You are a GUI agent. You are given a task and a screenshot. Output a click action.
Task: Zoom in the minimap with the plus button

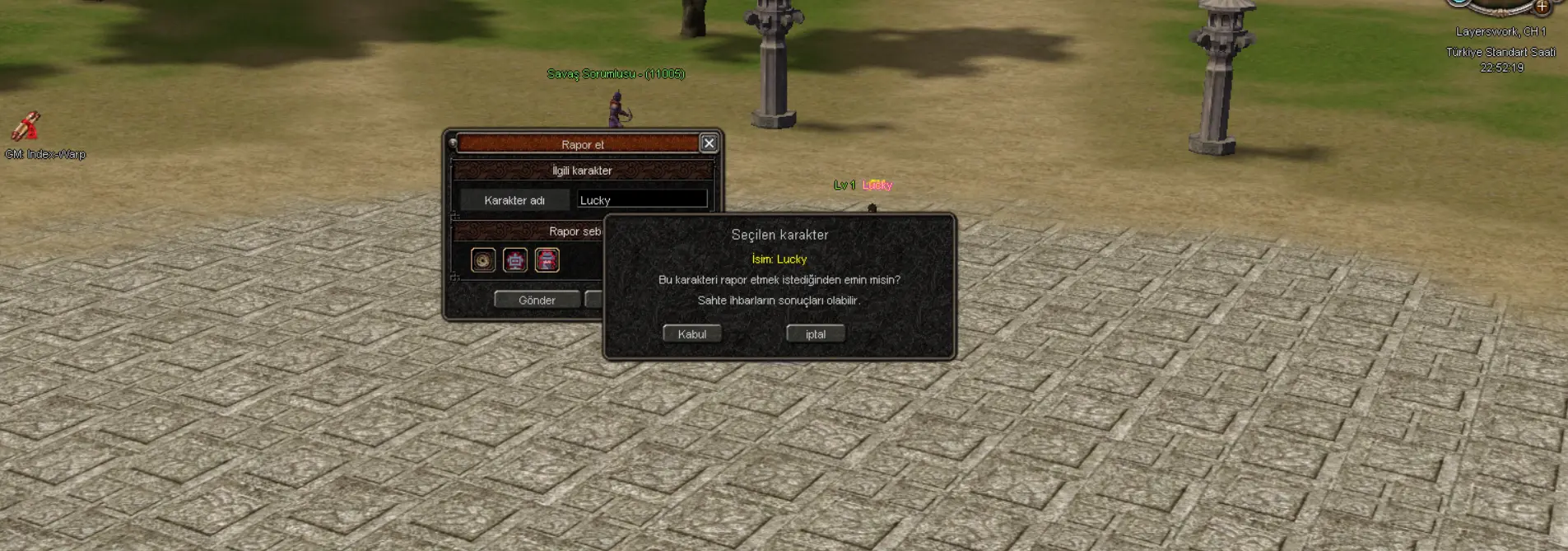(x=1542, y=7)
